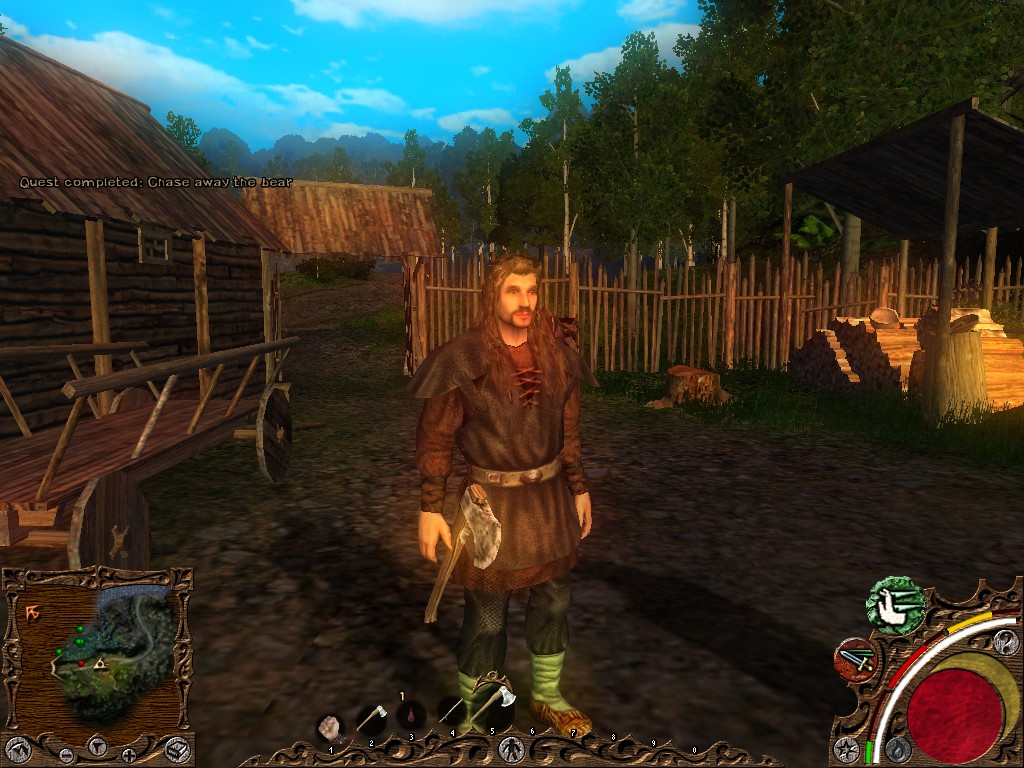Click the flame medallion button
The image size is (1024, 768).
898,747
